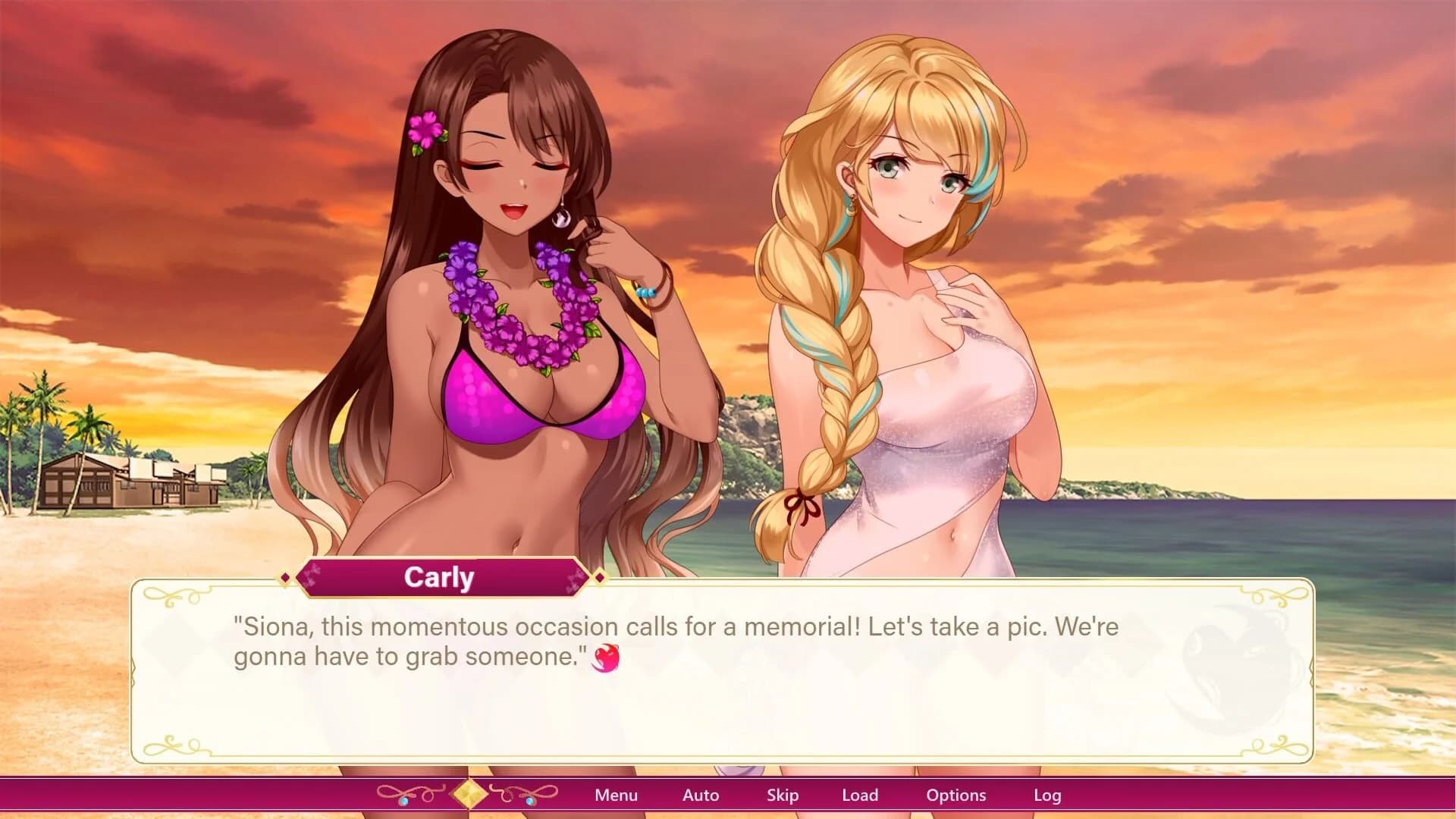
Task: Toggle Skip mode on
Action: [783, 795]
